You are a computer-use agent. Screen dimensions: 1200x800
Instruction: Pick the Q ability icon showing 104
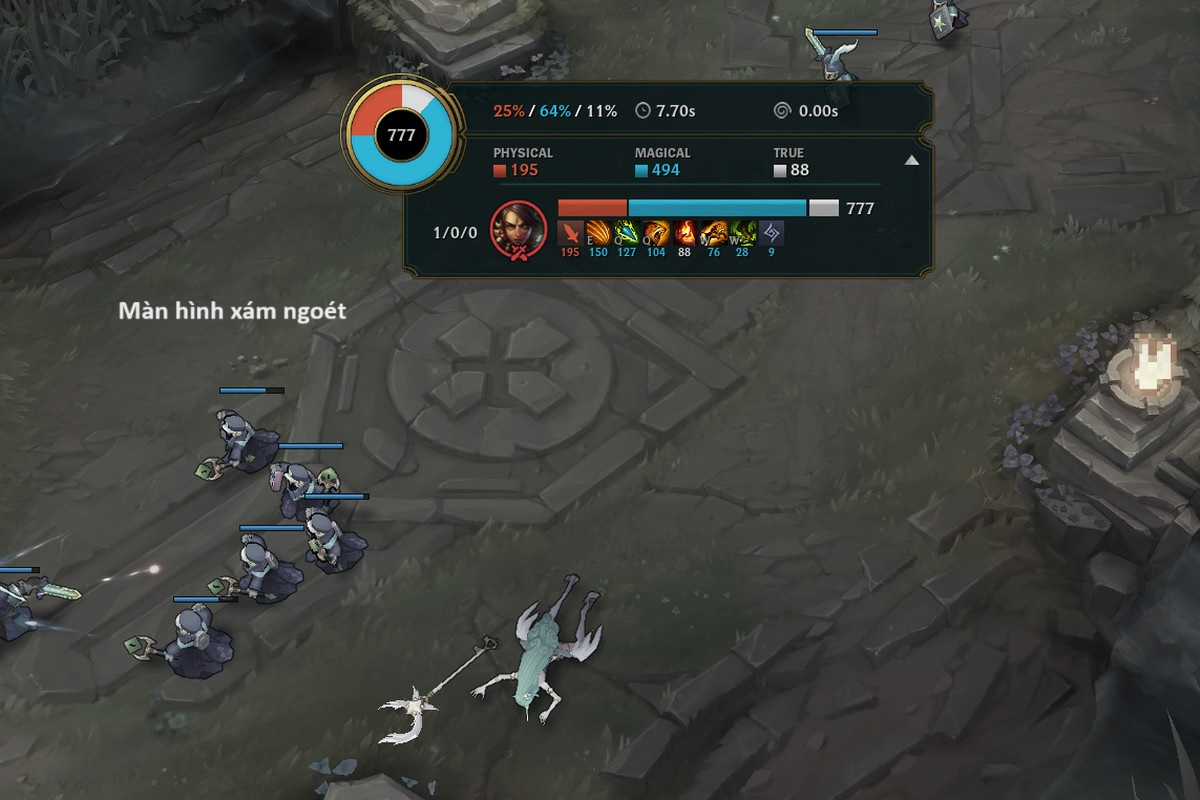[x=656, y=233]
